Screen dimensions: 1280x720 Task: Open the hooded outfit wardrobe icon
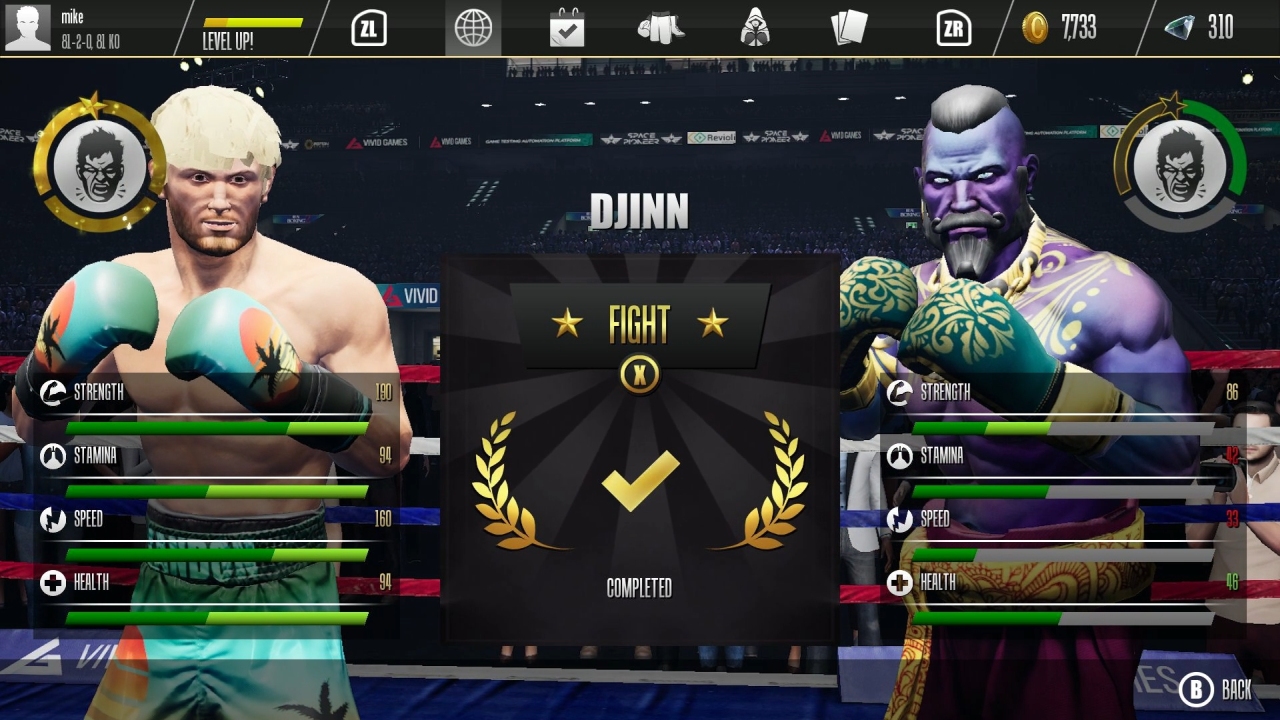pyautogui.click(x=755, y=28)
